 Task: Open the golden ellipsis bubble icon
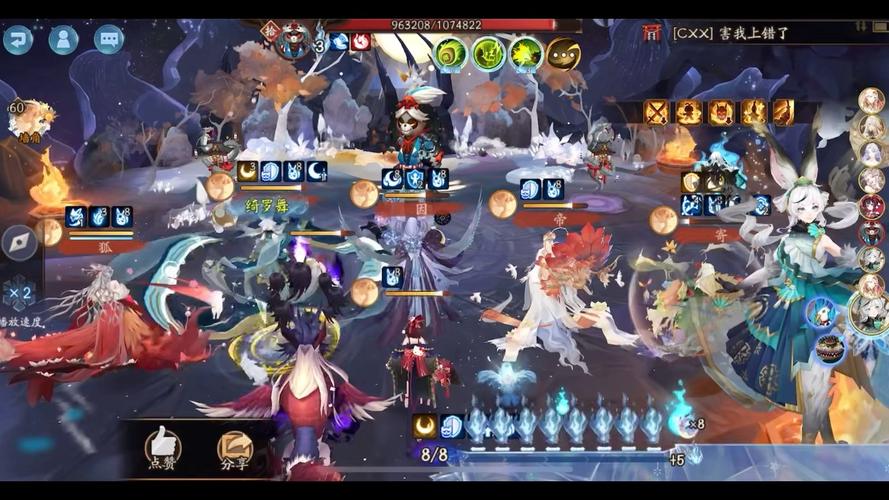tap(564, 52)
